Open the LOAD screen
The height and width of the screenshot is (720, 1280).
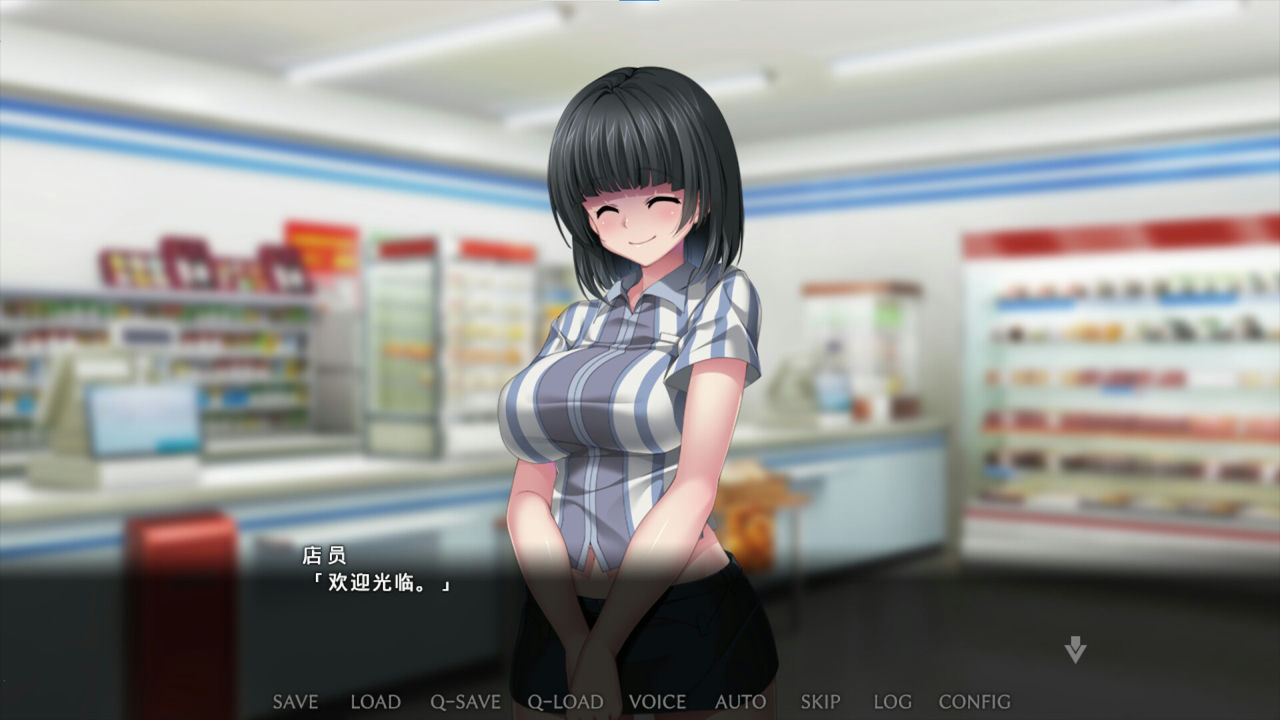point(375,701)
